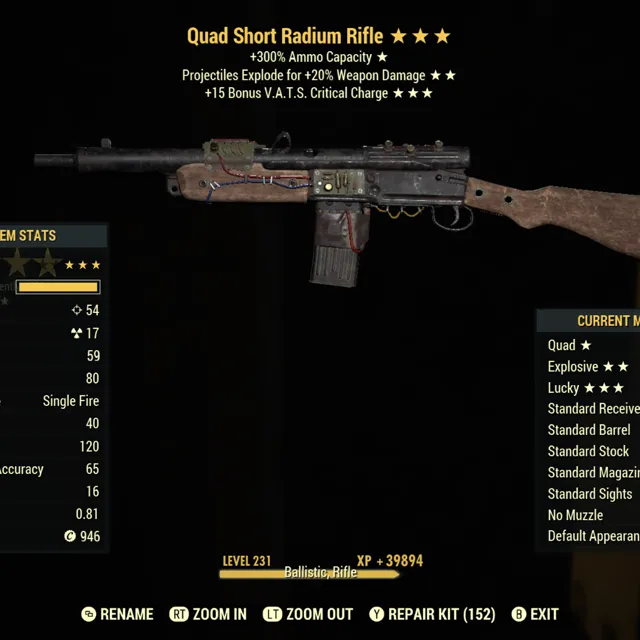Choose the Standard Magazine mod row
640x640 pixels.
(593, 472)
